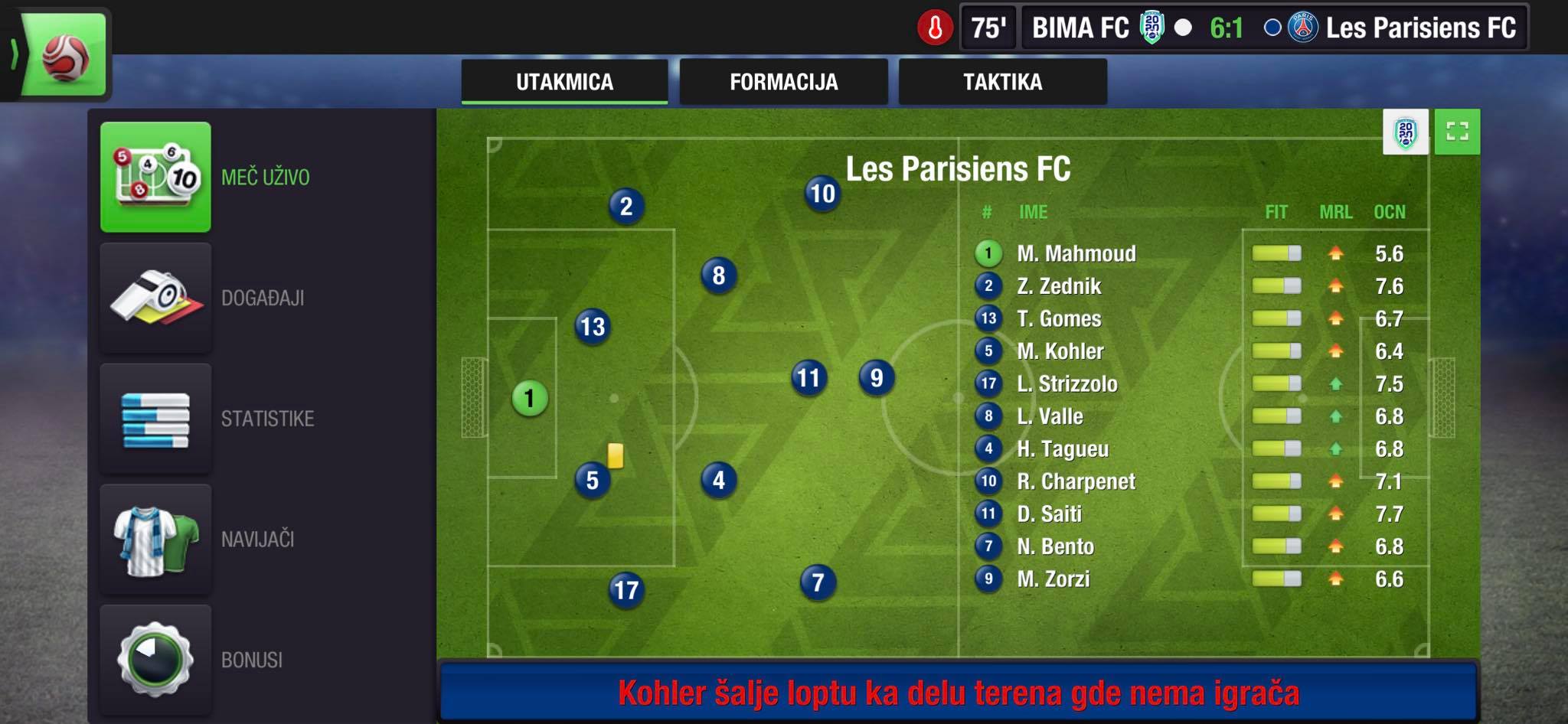This screenshot has width=1568, height=724.
Task: Open the STATISTIKE menu entry
Action: point(156,419)
